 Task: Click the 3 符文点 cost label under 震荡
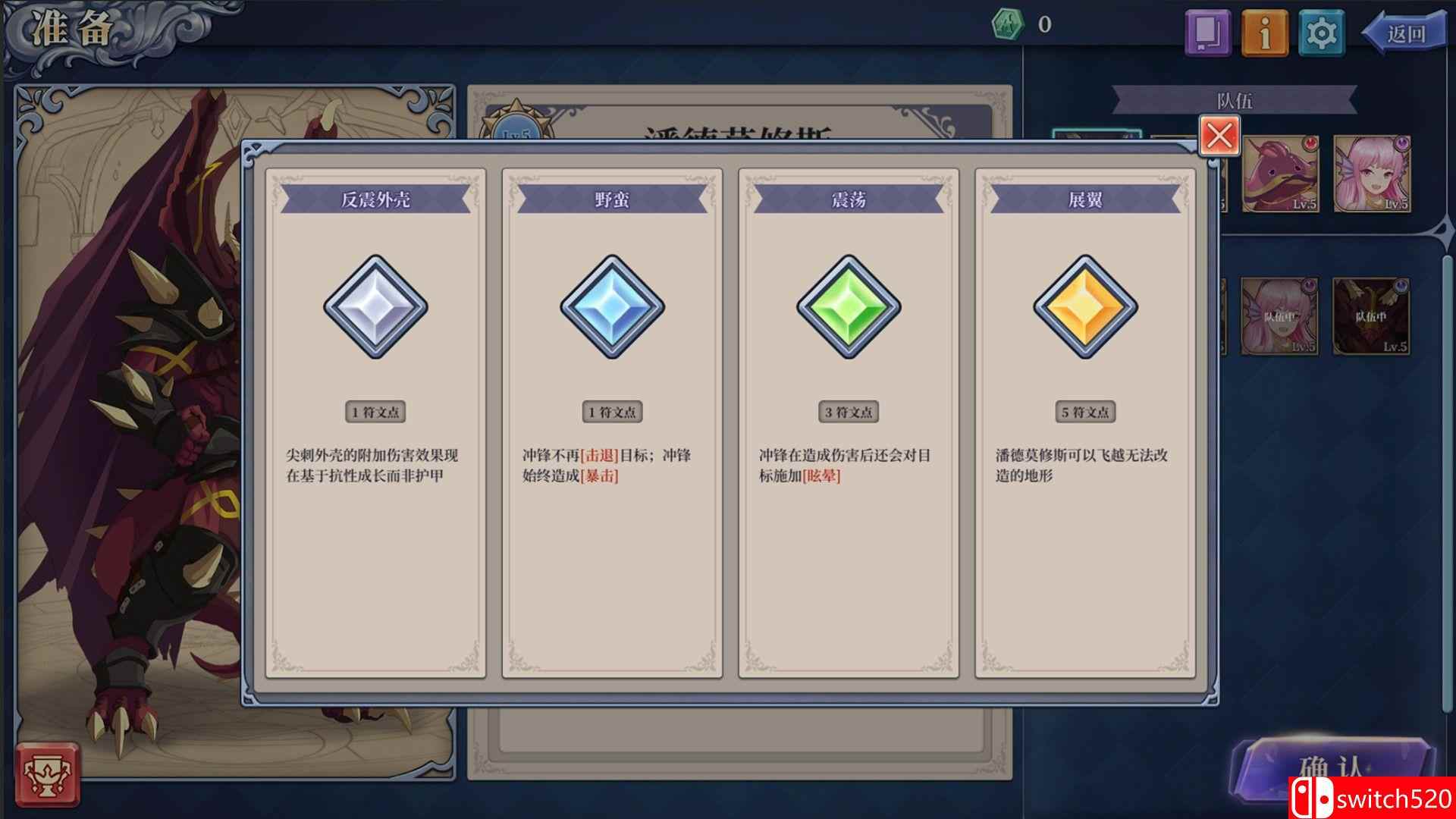tap(849, 413)
